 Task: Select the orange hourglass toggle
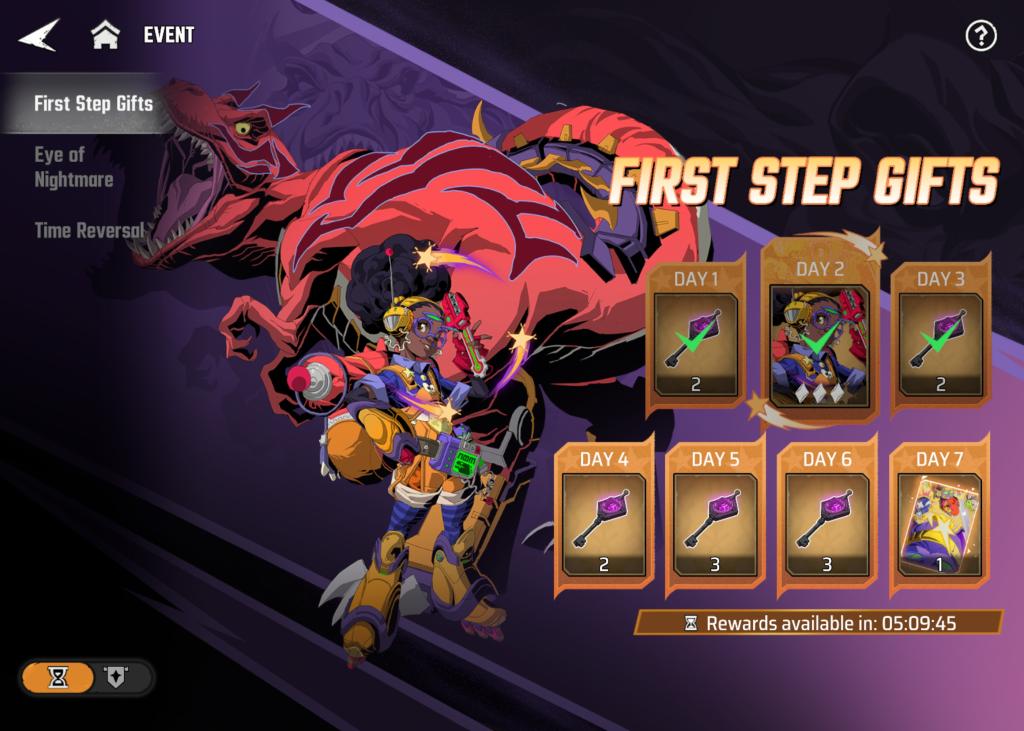pos(59,678)
